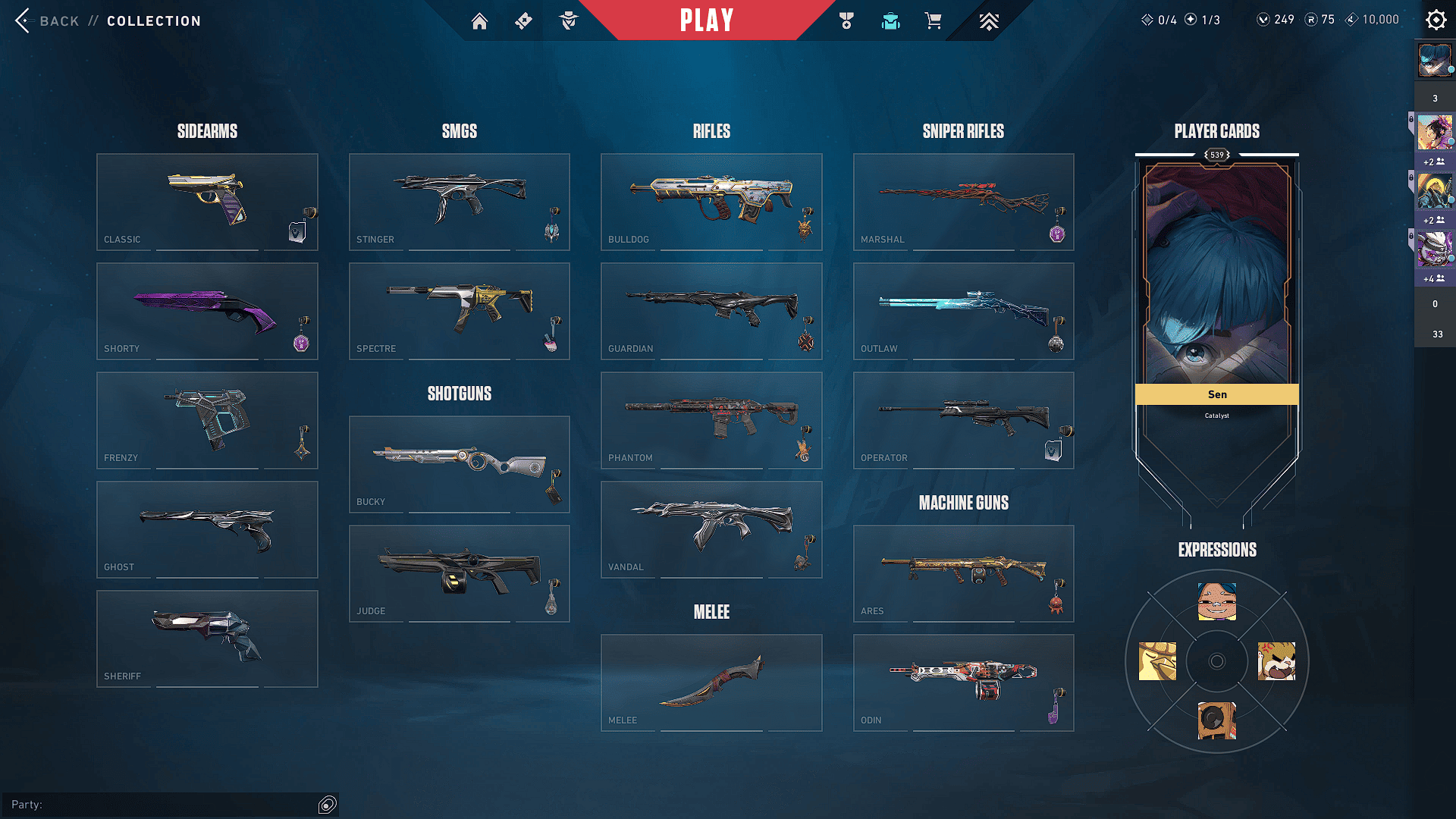
Task: Go back from the Collection screen
Action: click(47, 20)
